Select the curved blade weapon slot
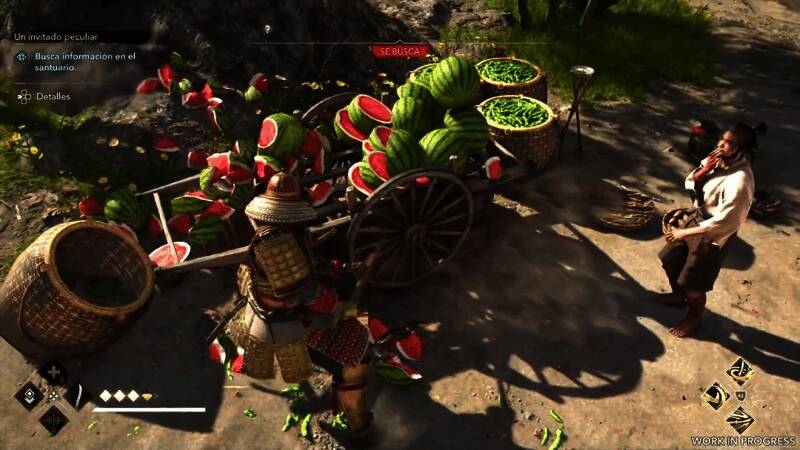 point(77,396)
